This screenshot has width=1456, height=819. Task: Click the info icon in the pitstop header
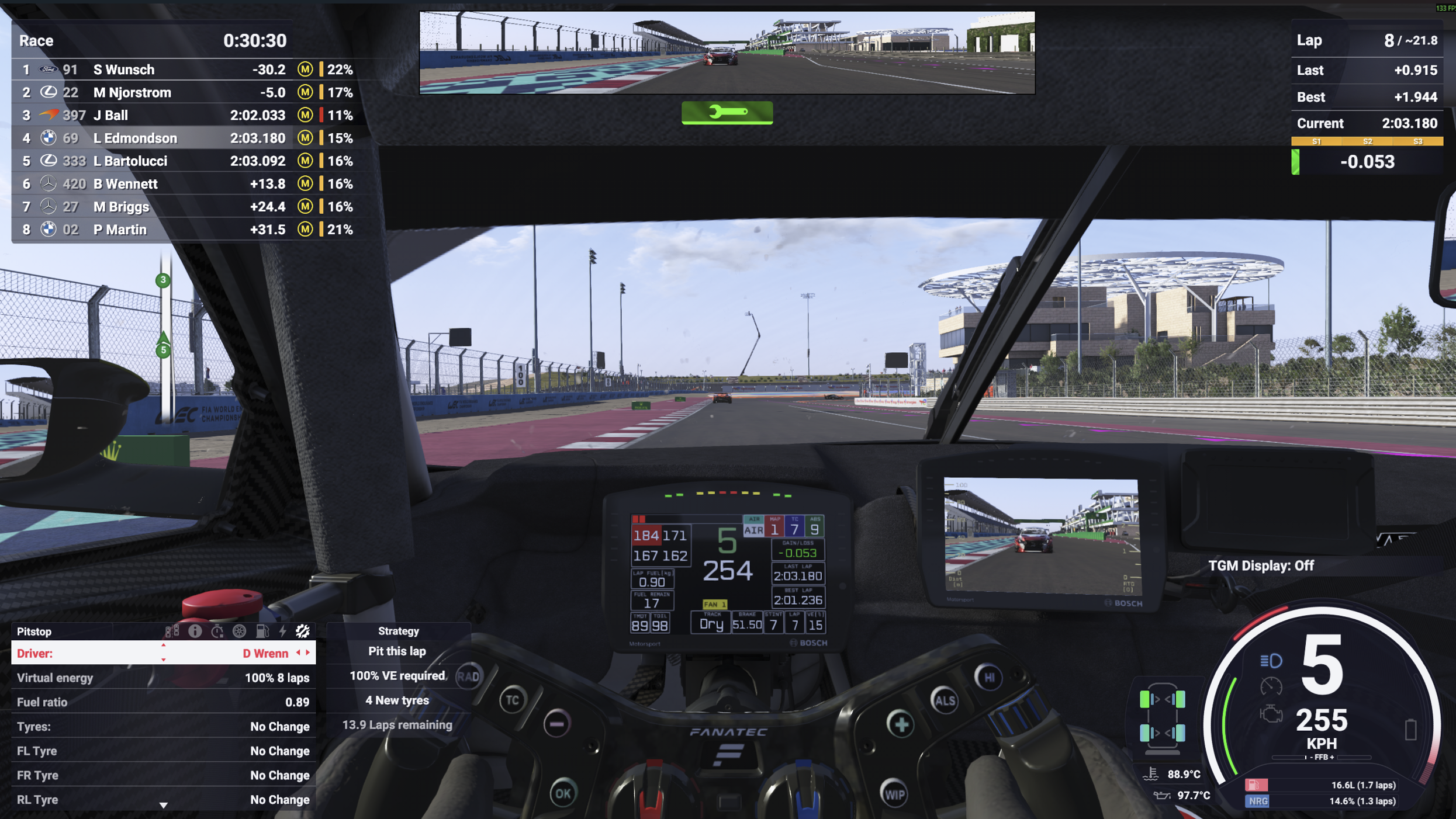point(195,631)
